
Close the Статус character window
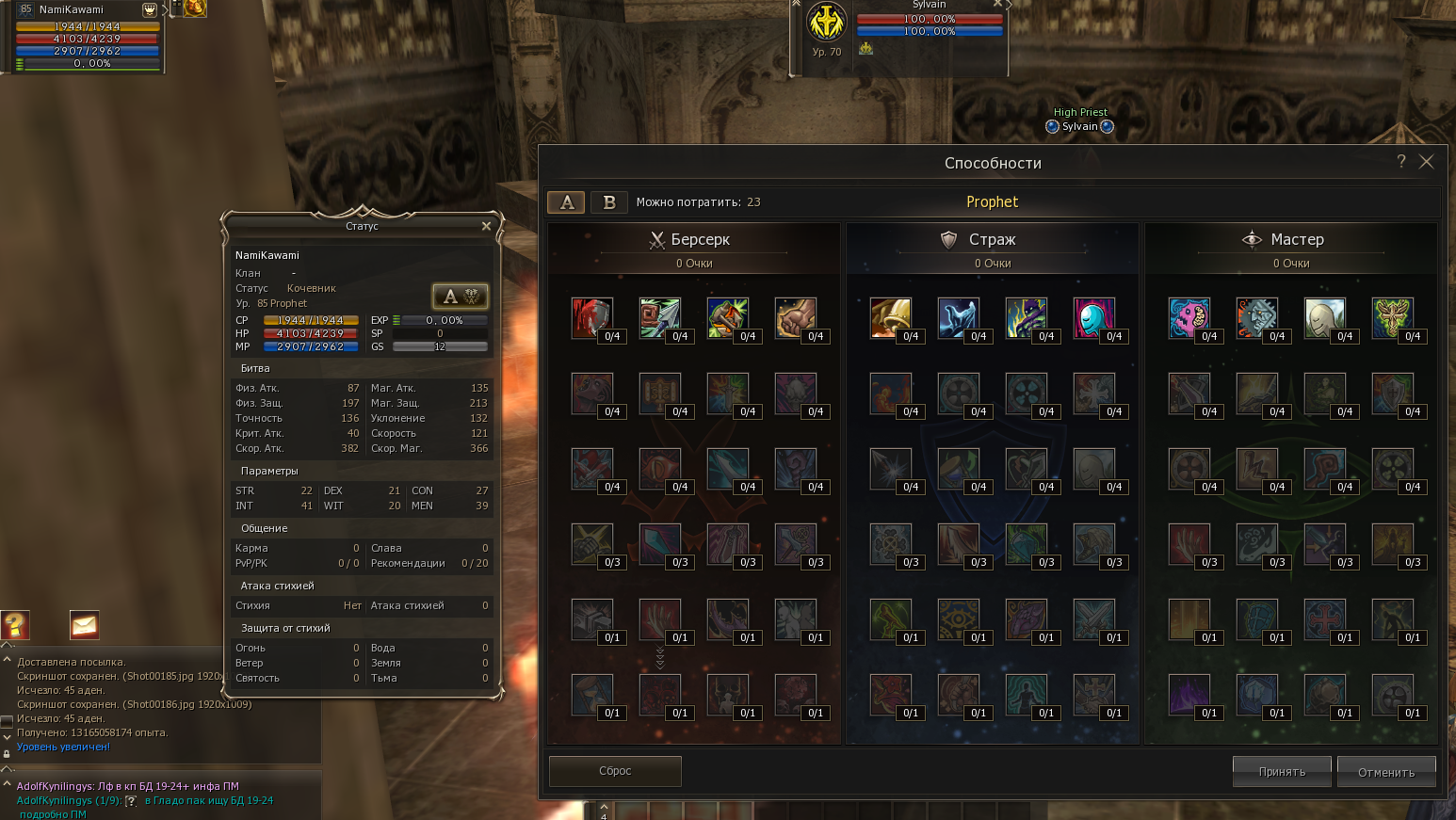tap(486, 226)
